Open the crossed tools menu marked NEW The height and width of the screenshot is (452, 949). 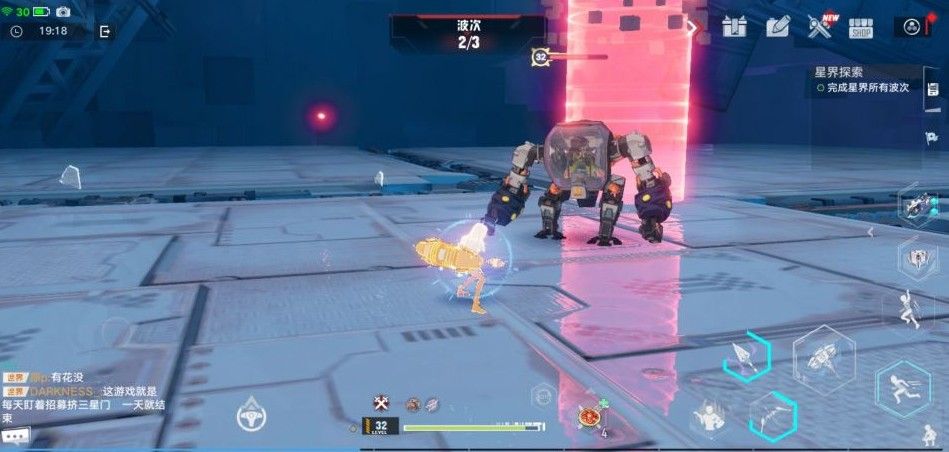coord(821,27)
